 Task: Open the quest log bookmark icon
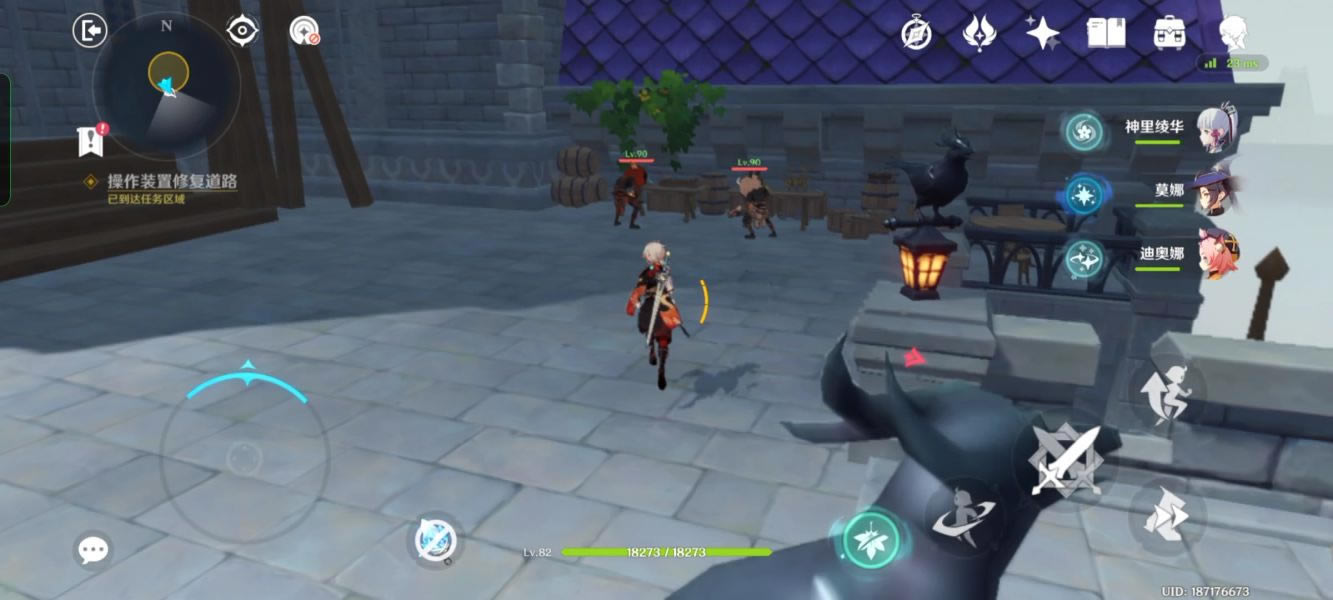[91, 141]
